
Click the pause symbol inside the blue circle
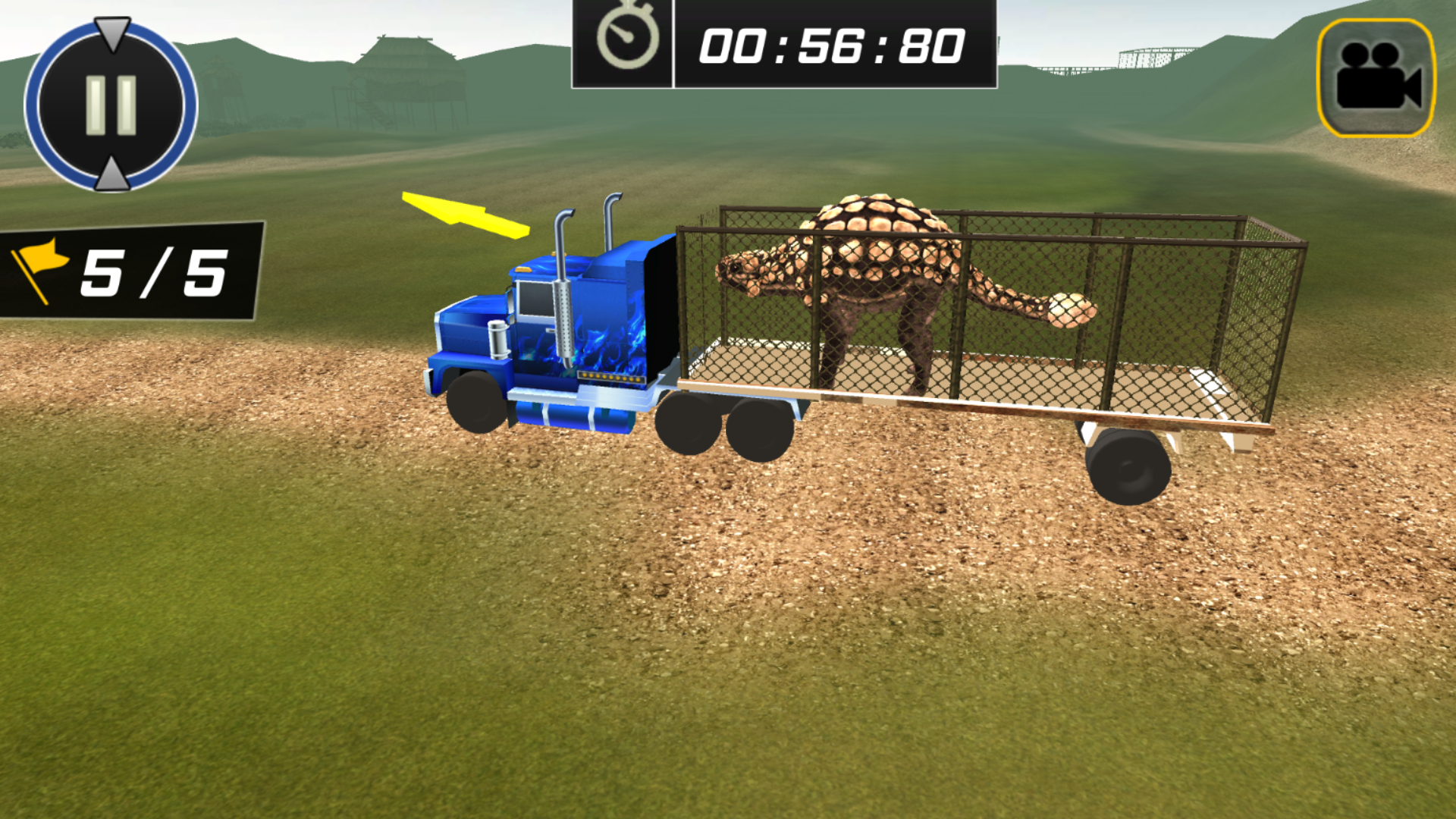tap(111, 102)
